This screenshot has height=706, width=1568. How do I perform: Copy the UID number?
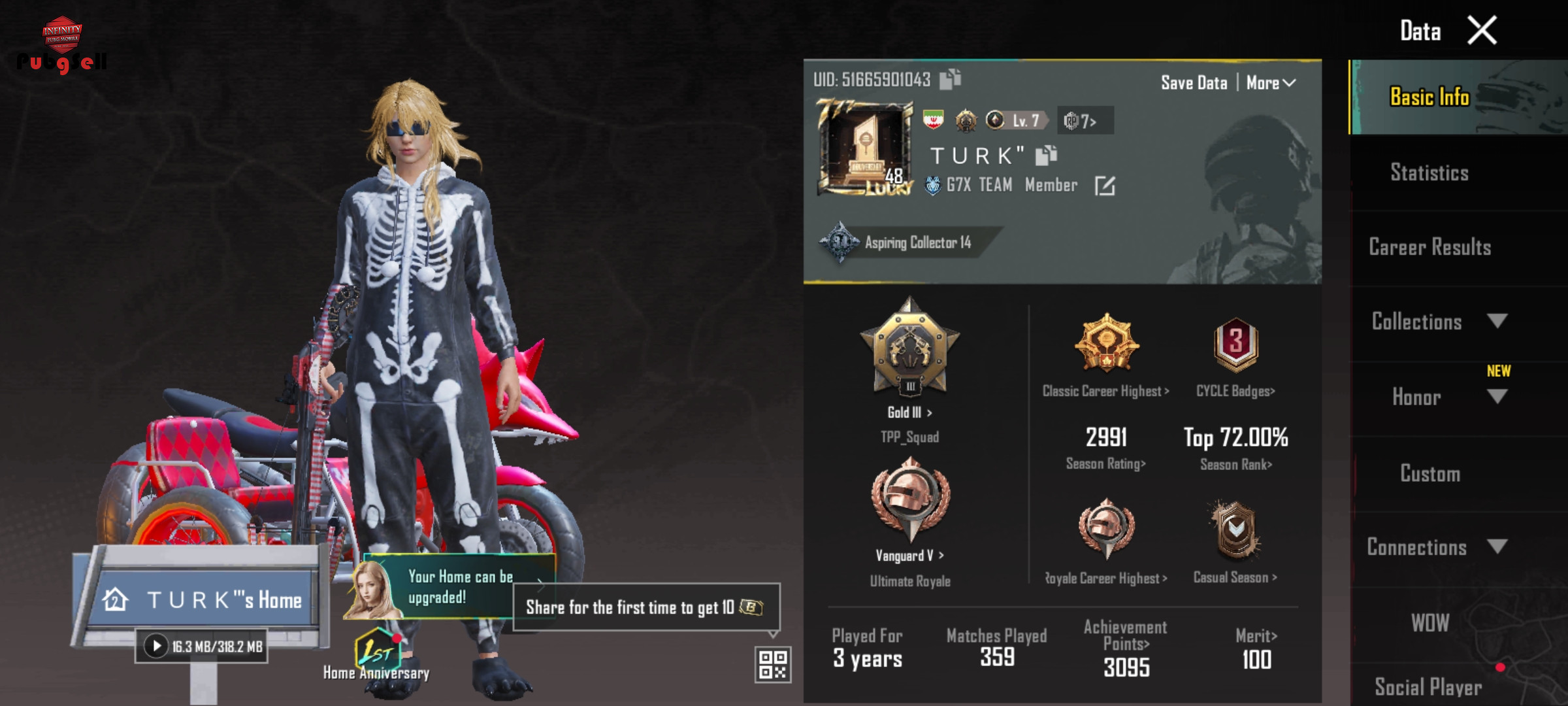click(950, 79)
